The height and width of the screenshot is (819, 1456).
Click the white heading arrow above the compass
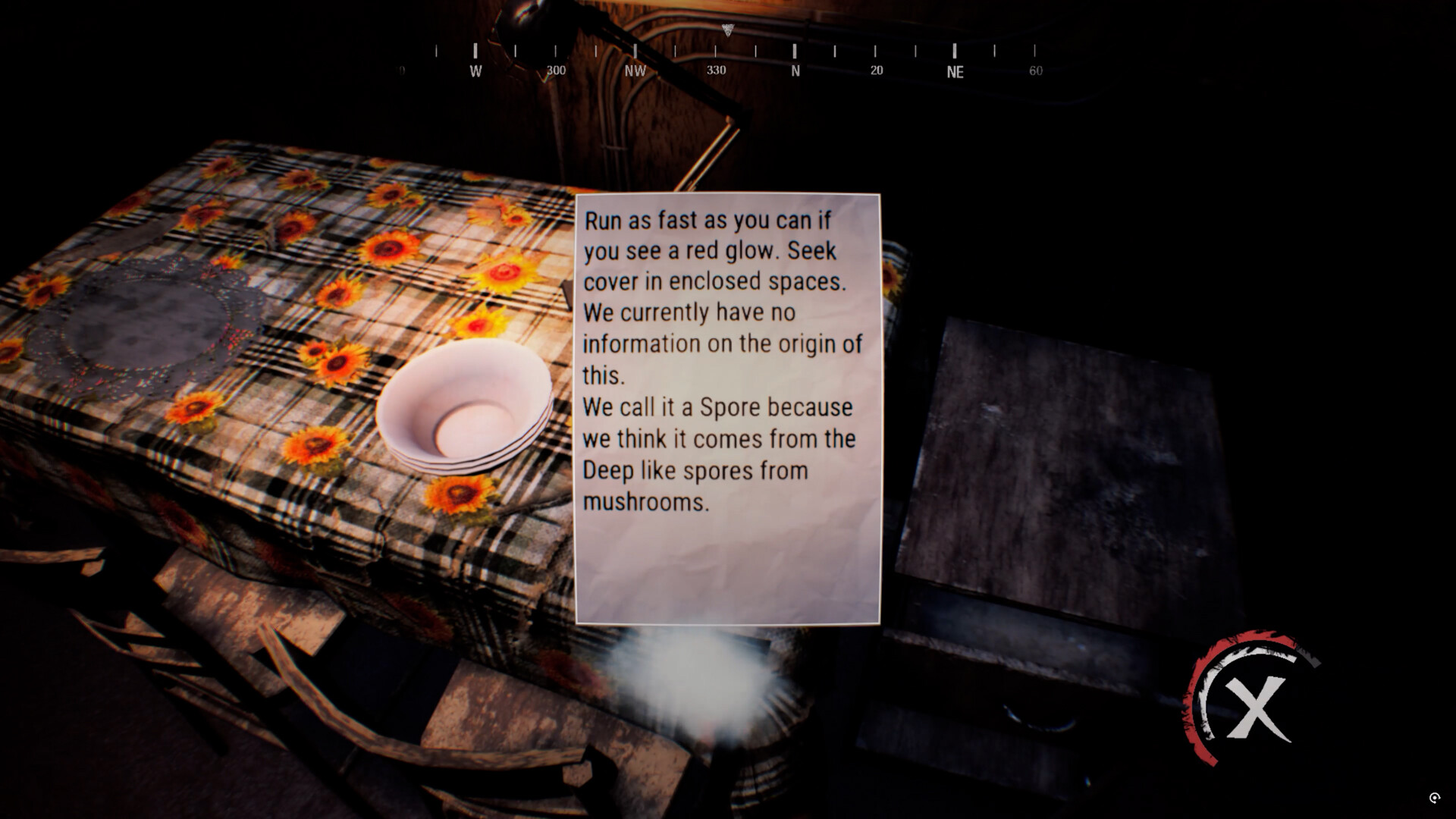(x=726, y=30)
